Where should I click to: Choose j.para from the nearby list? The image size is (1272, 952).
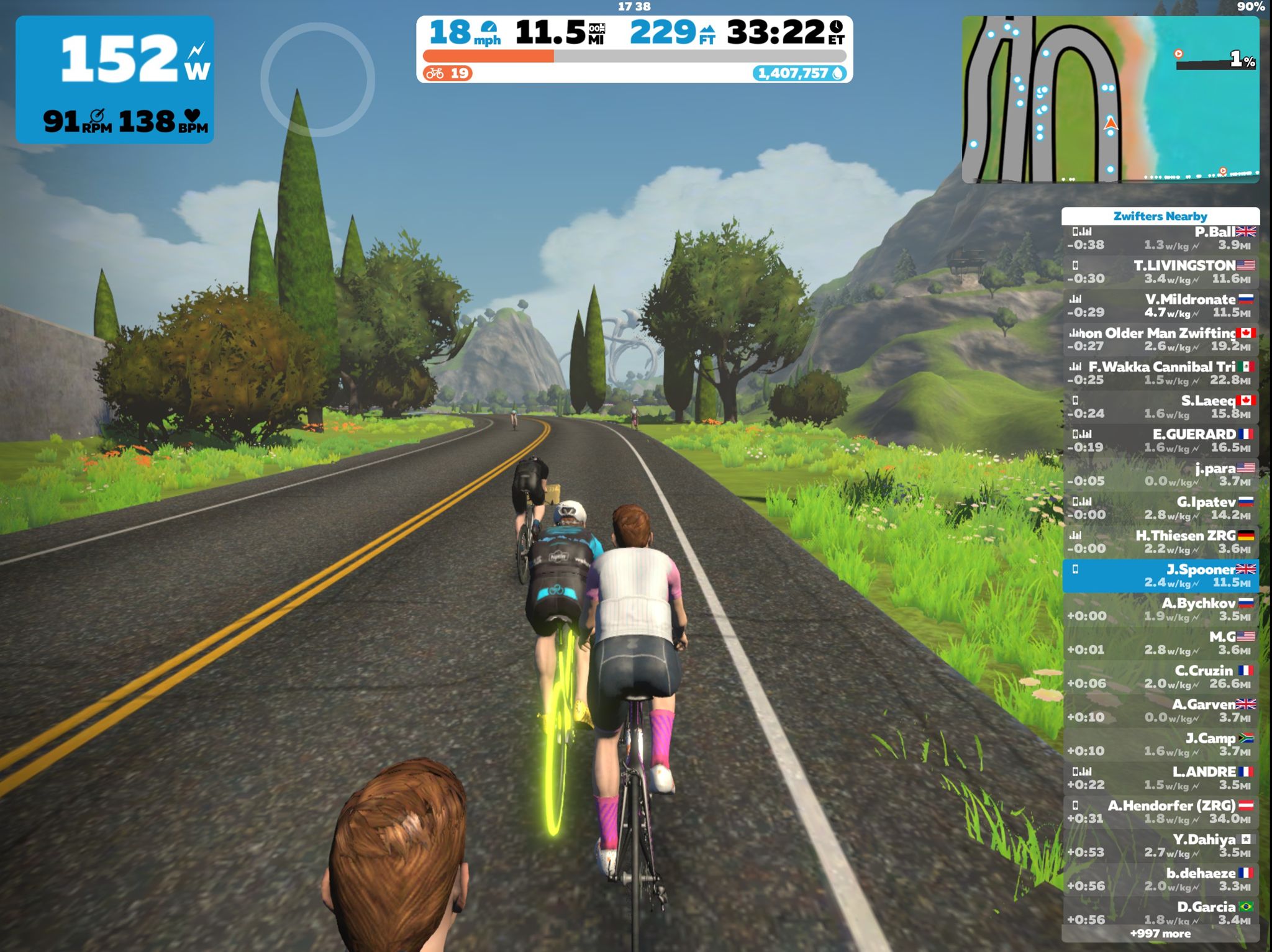pyautogui.click(x=1160, y=474)
